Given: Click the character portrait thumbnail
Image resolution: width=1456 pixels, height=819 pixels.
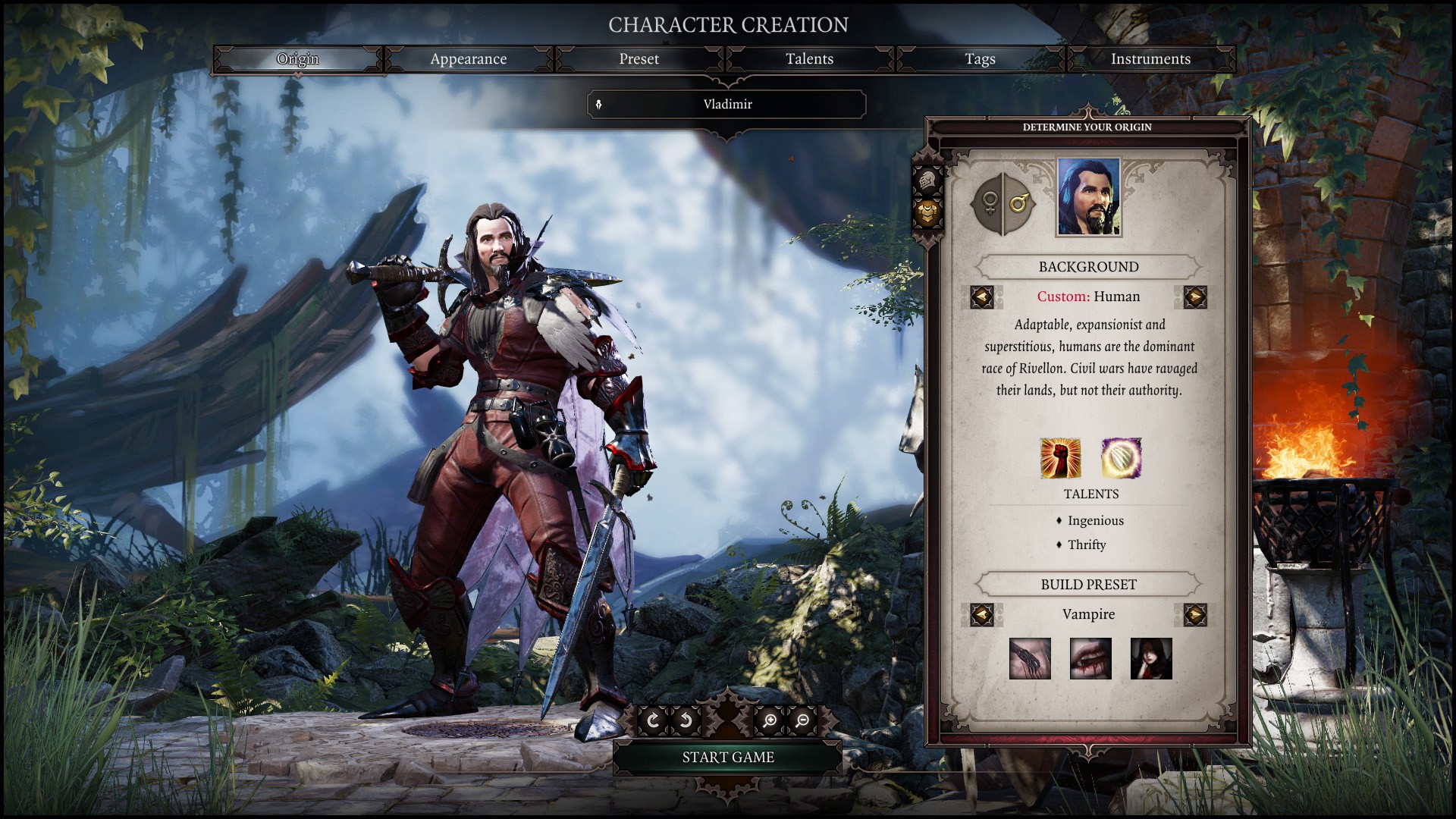Looking at the screenshot, I should [x=1088, y=197].
